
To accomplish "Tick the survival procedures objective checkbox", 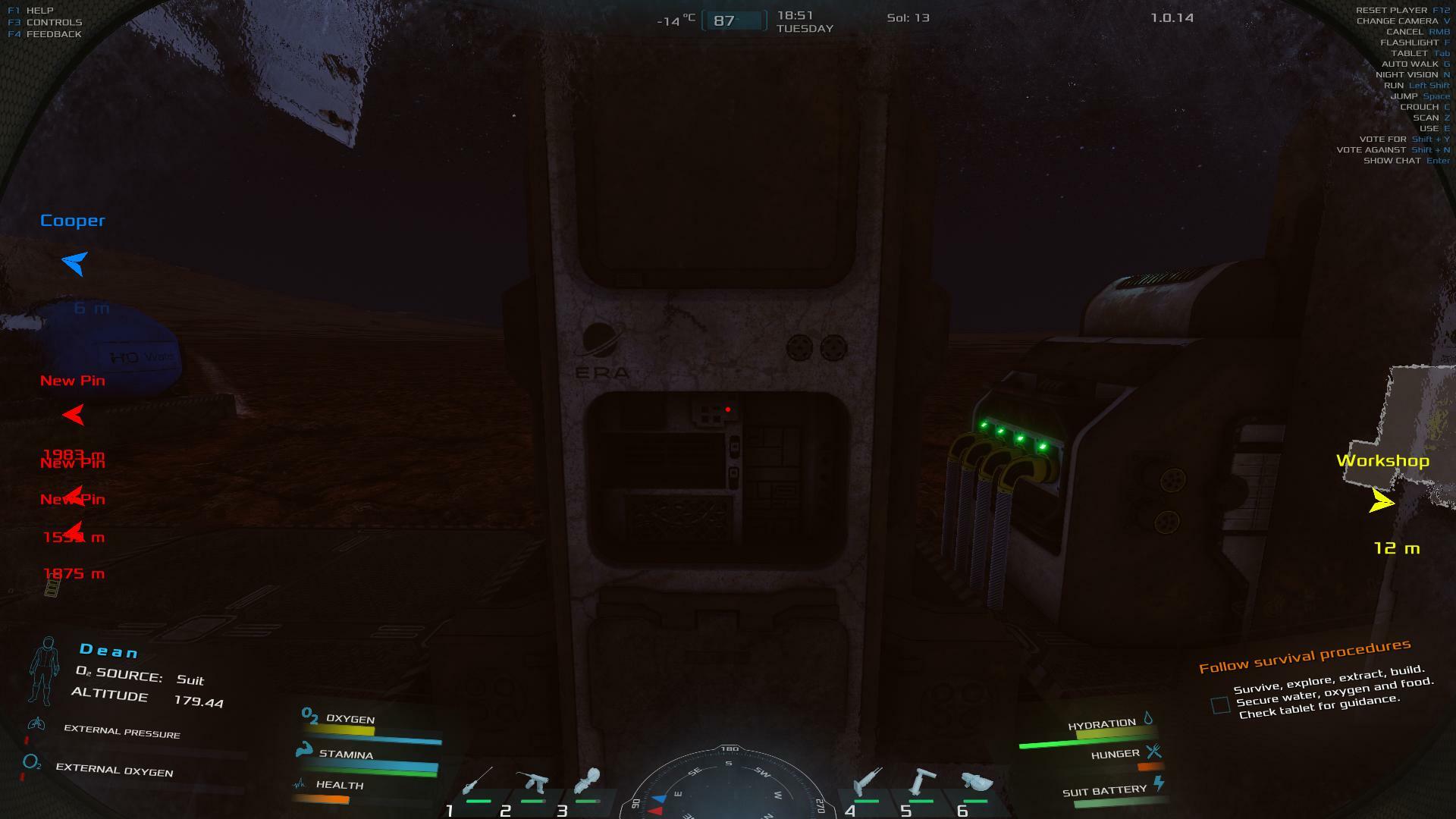I will click(1220, 705).
